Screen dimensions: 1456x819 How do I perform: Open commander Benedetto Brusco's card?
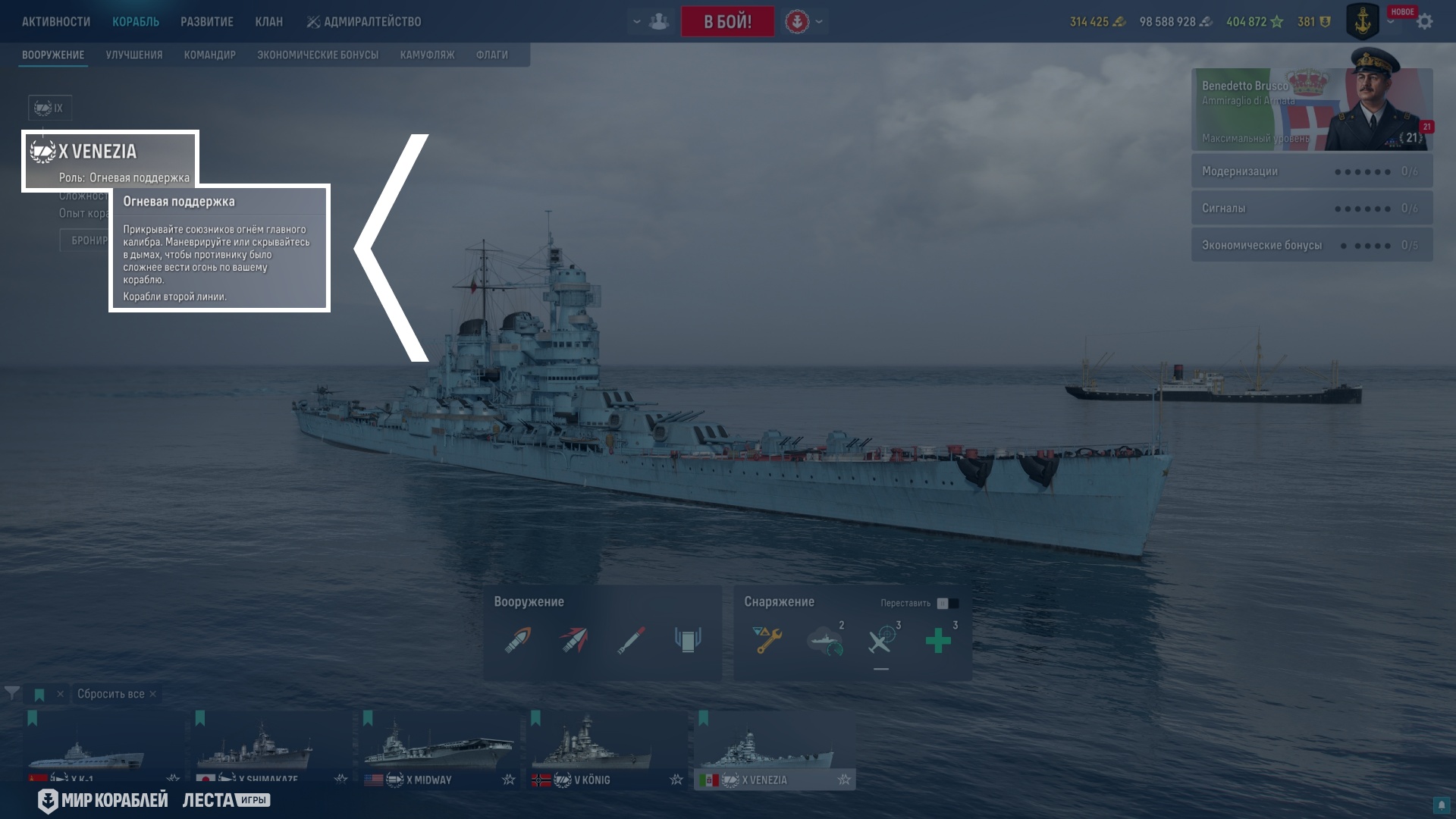[x=1311, y=110]
